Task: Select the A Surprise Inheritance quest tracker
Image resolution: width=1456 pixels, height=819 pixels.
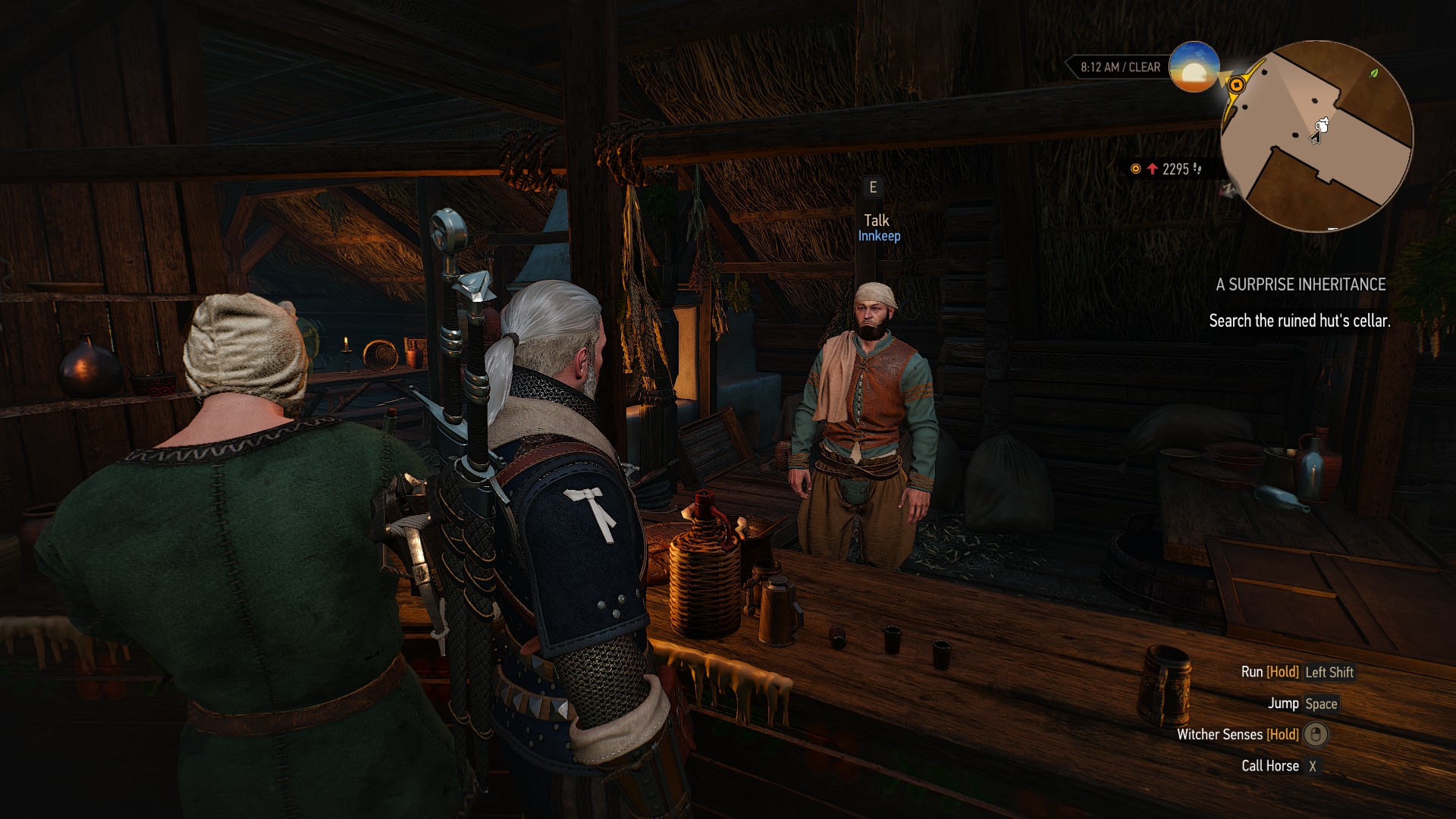Action: 1300,285
